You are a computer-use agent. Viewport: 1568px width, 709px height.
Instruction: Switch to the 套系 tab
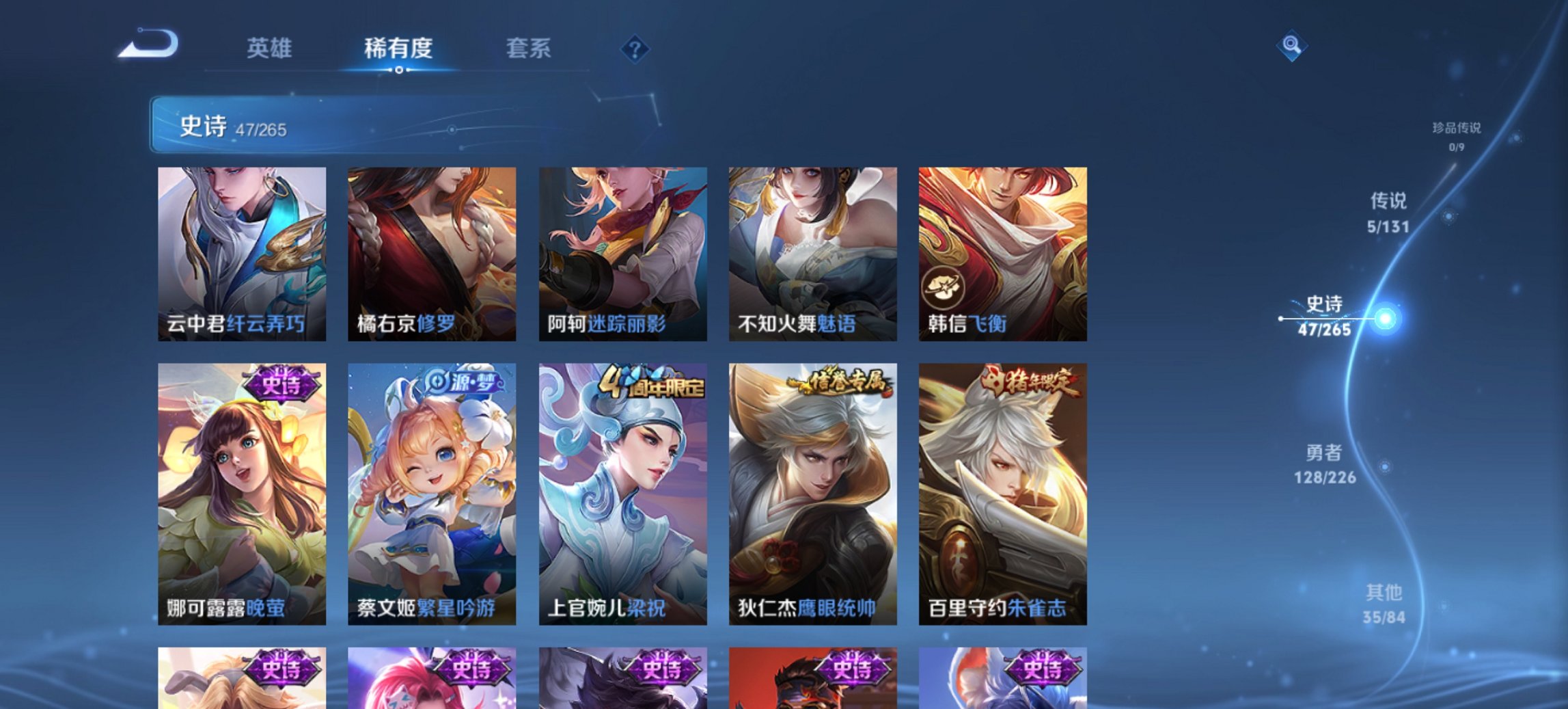[528, 48]
